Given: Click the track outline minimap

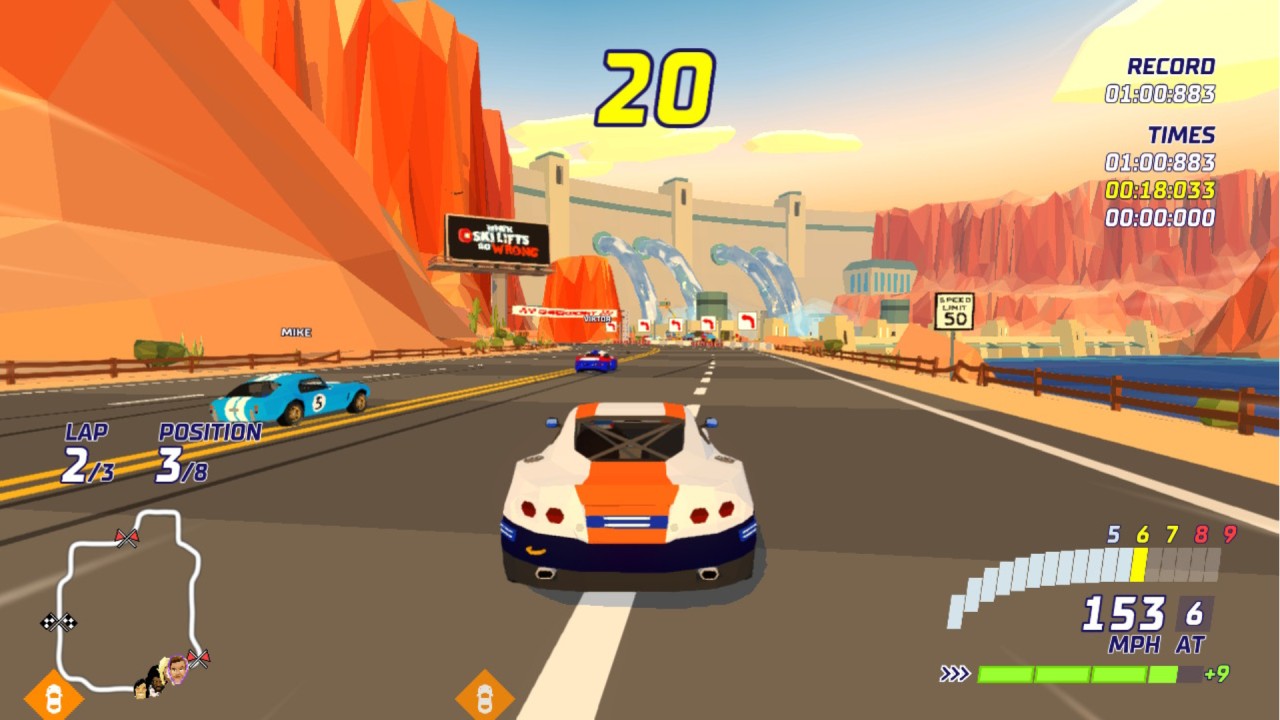Looking at the screenshot, I should pos(126,600).
